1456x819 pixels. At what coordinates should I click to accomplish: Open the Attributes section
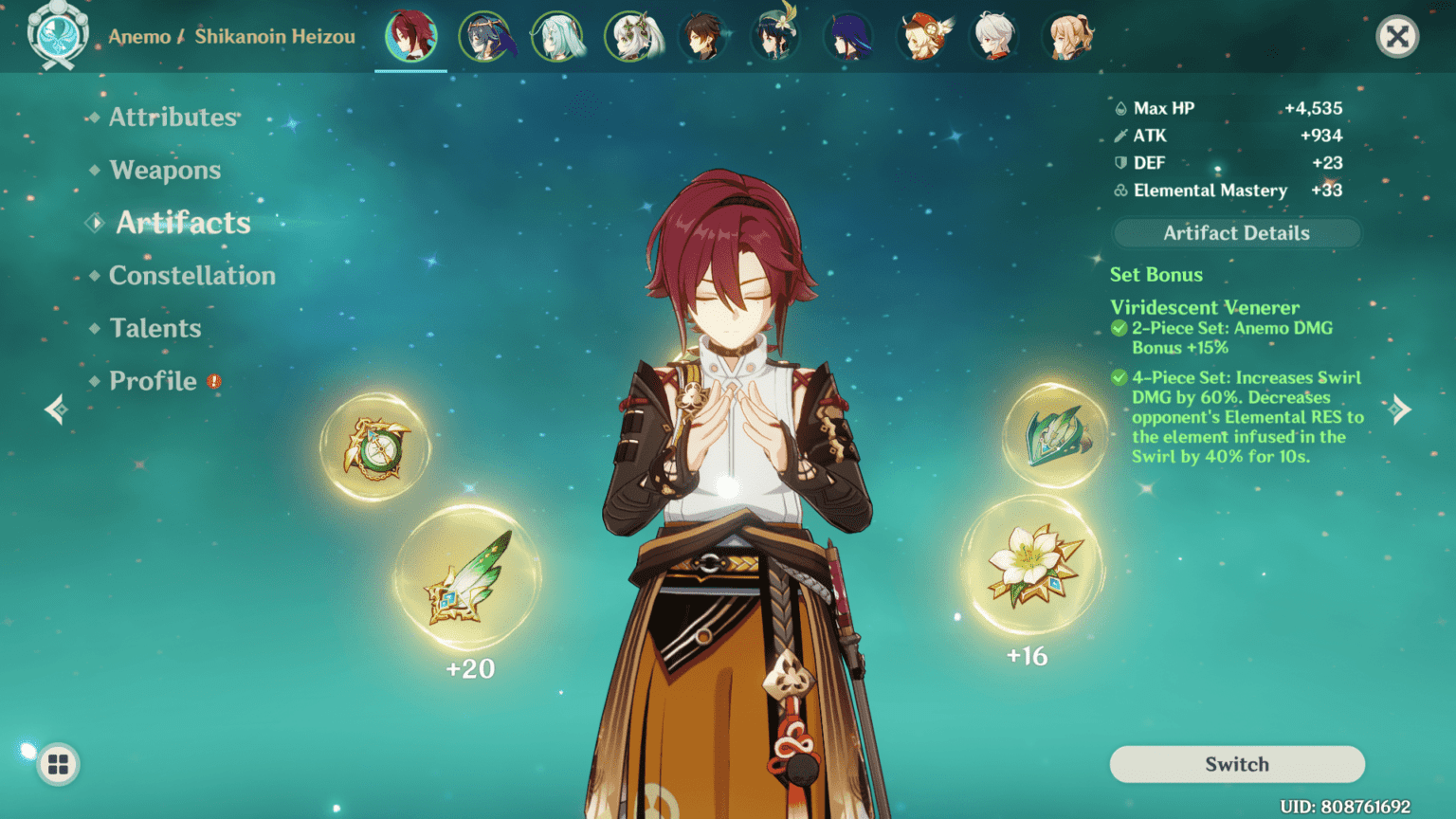point(173,118)
